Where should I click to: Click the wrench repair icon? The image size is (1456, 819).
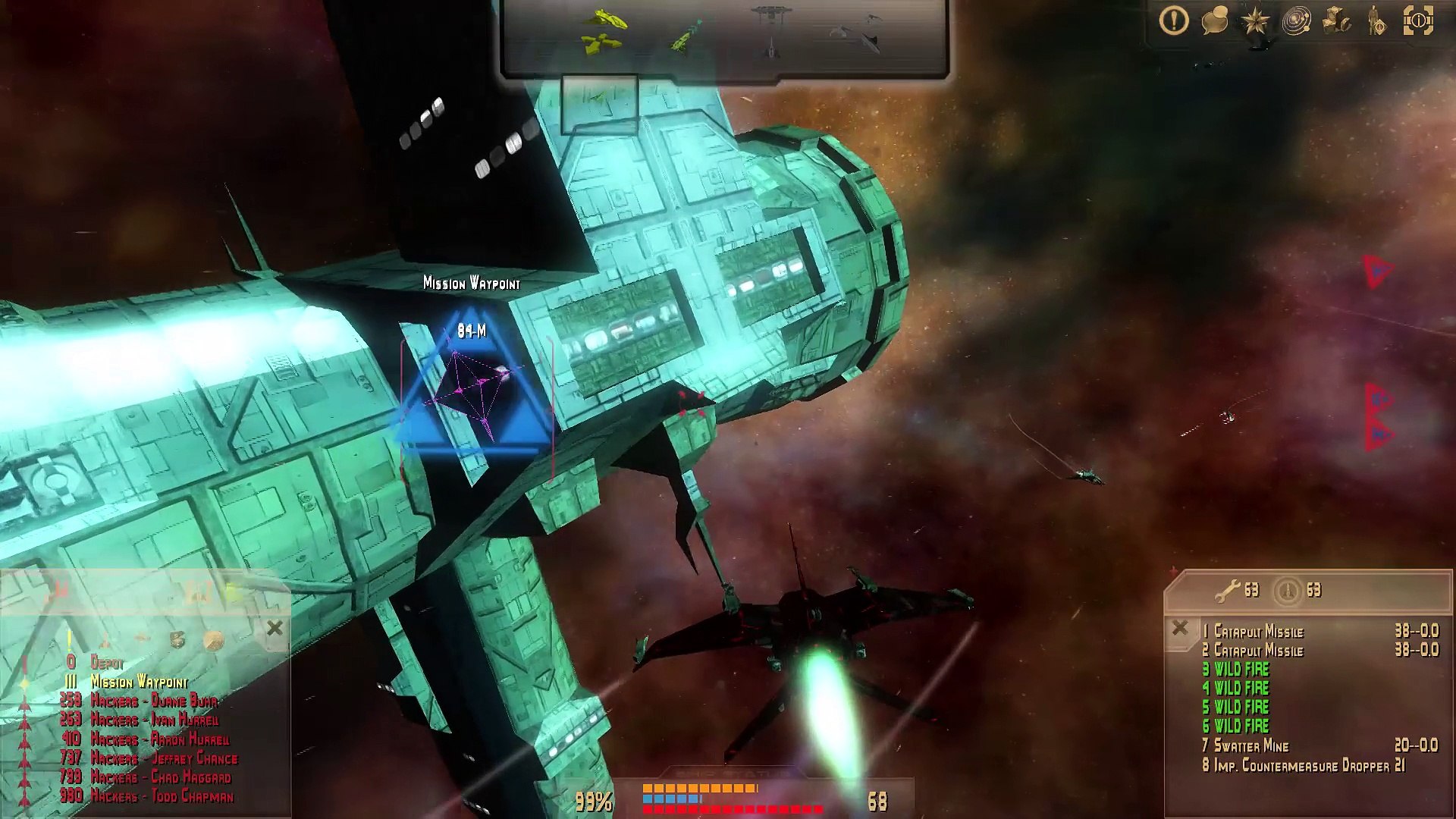[x=1227, y=590]
